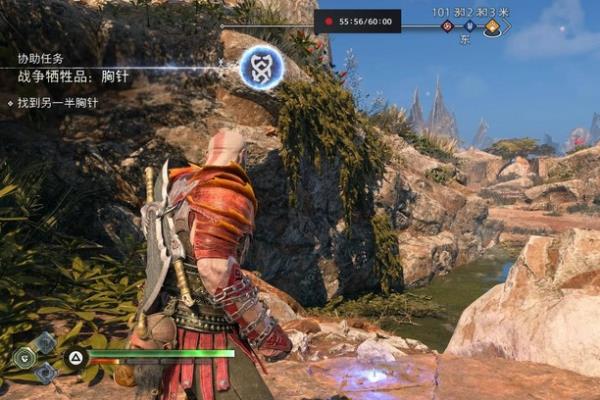Select the blue compass marker
This screenshot has height=400, width=600.
(468, 27)
